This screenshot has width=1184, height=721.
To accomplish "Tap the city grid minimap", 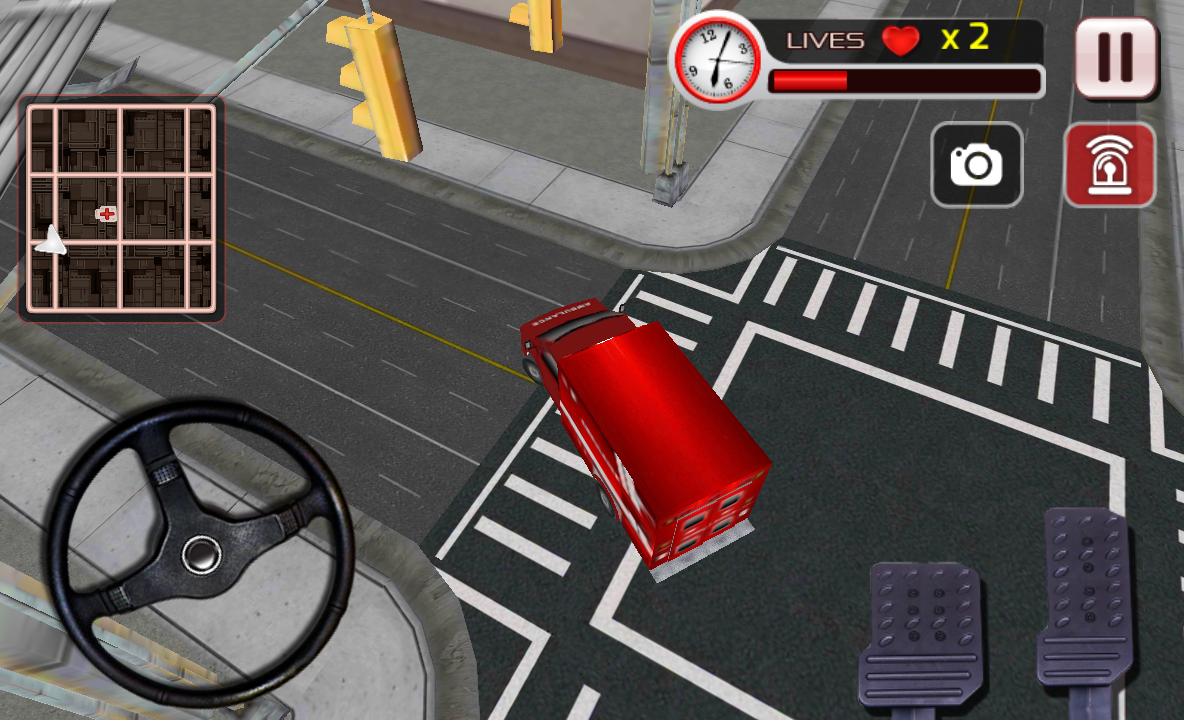I will pyautogui.click(x=121, y=207).
